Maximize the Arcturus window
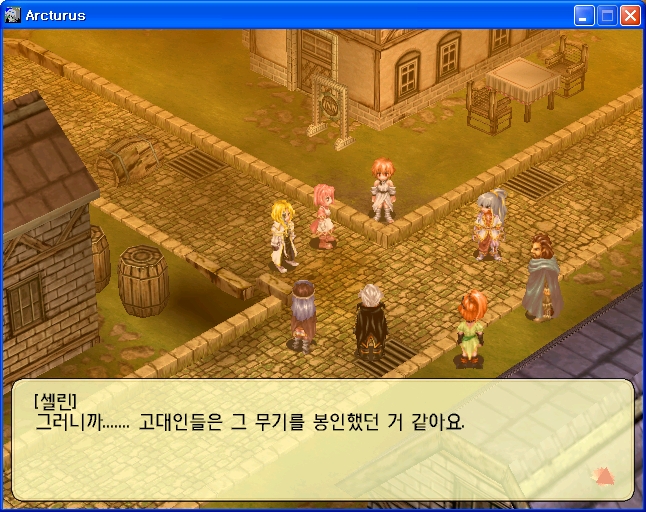 pyautogui.click(x=607, y=15)
